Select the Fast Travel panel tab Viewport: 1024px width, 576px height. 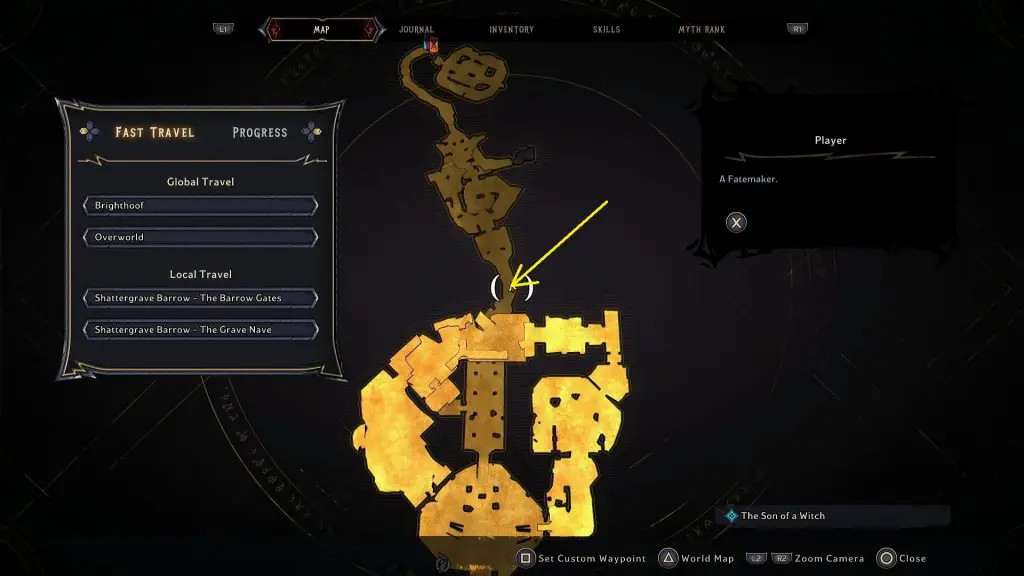154,132
